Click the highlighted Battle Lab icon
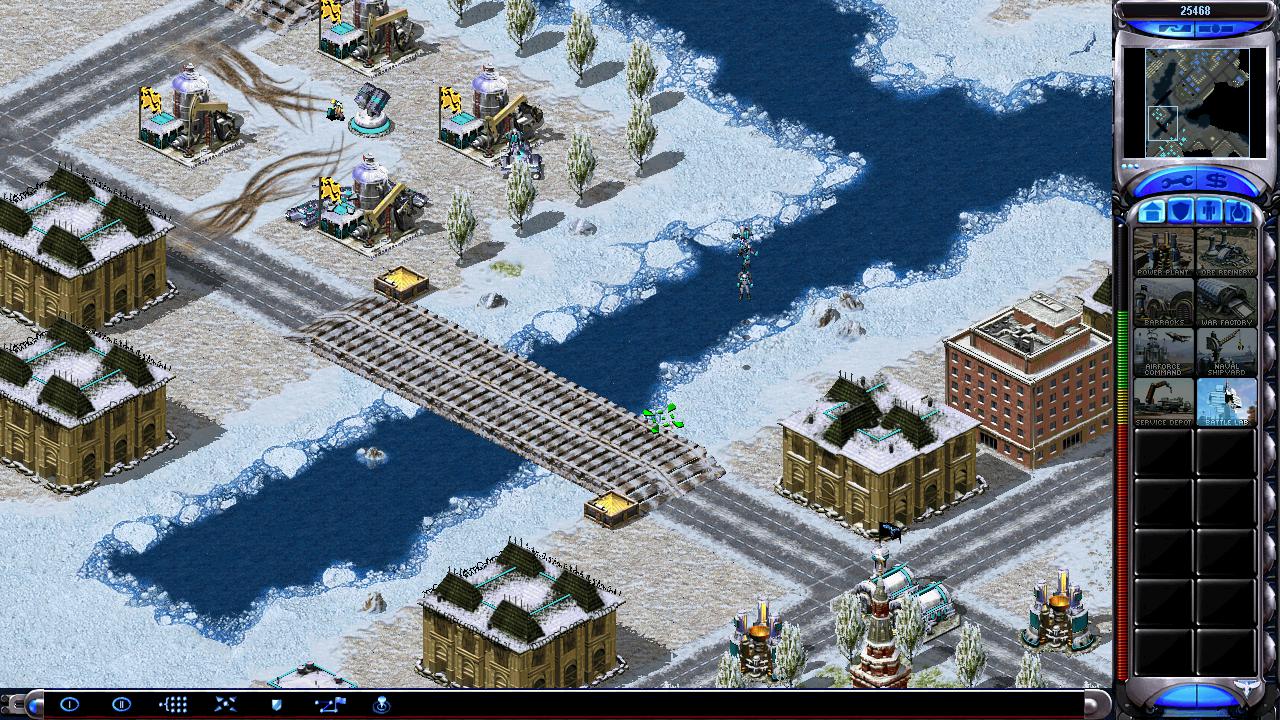This screenshot has height=720, width=1280. point(1226,401)
